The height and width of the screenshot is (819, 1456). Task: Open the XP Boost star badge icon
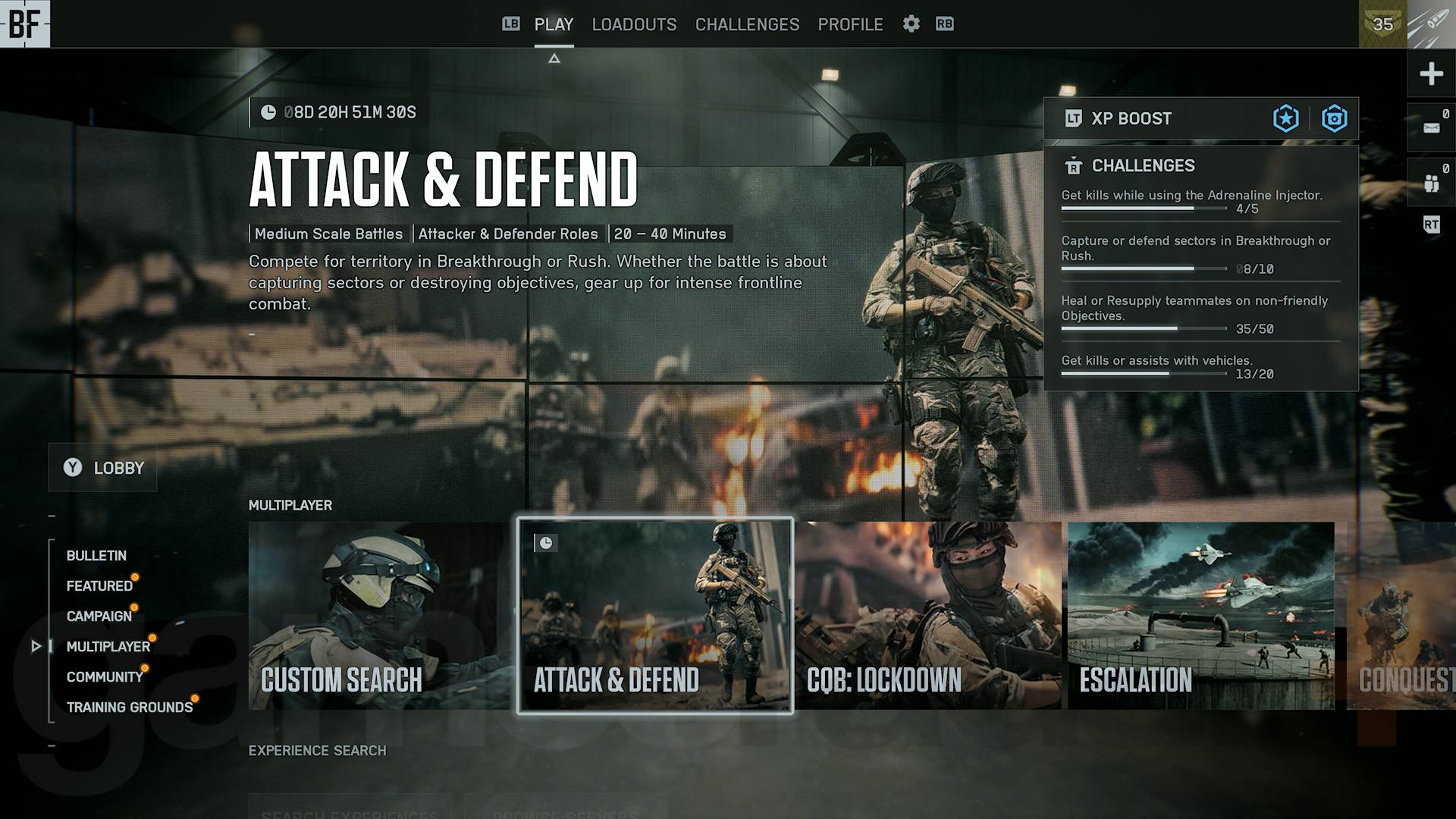pyautogui.click(x=1285, y=118)
